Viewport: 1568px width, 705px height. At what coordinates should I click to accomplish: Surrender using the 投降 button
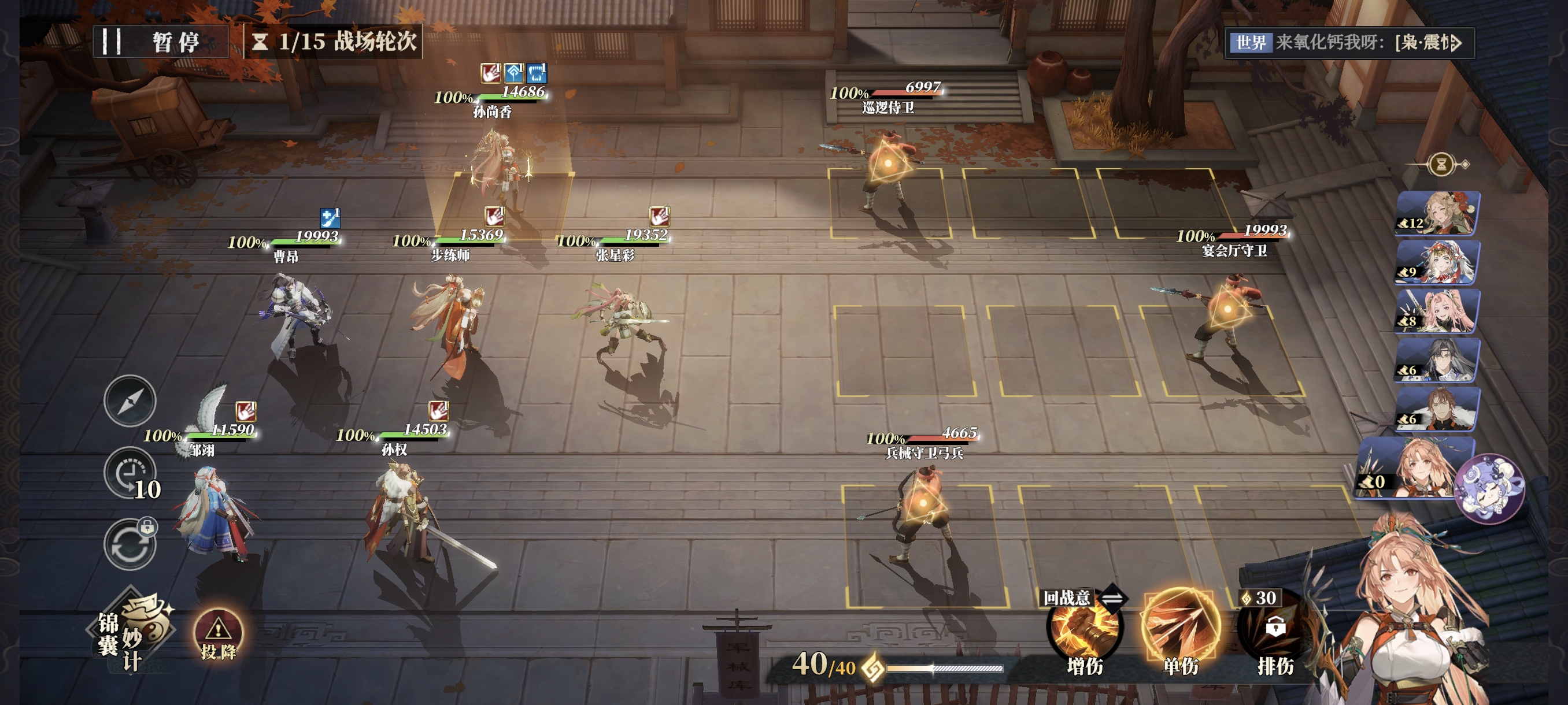(x=218, y=636)
